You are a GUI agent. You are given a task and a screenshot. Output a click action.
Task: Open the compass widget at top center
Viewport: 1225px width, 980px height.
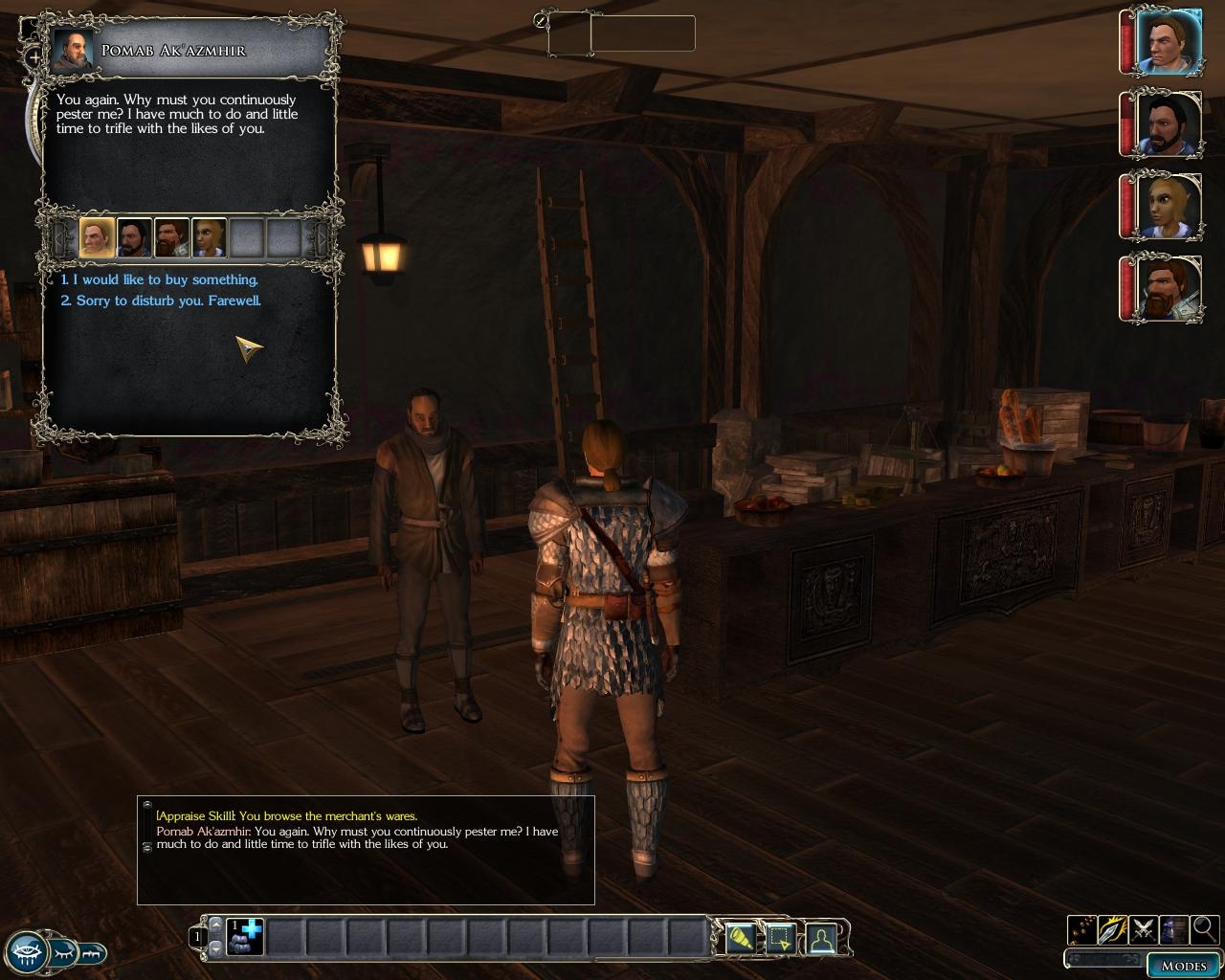tap(542, 20)
